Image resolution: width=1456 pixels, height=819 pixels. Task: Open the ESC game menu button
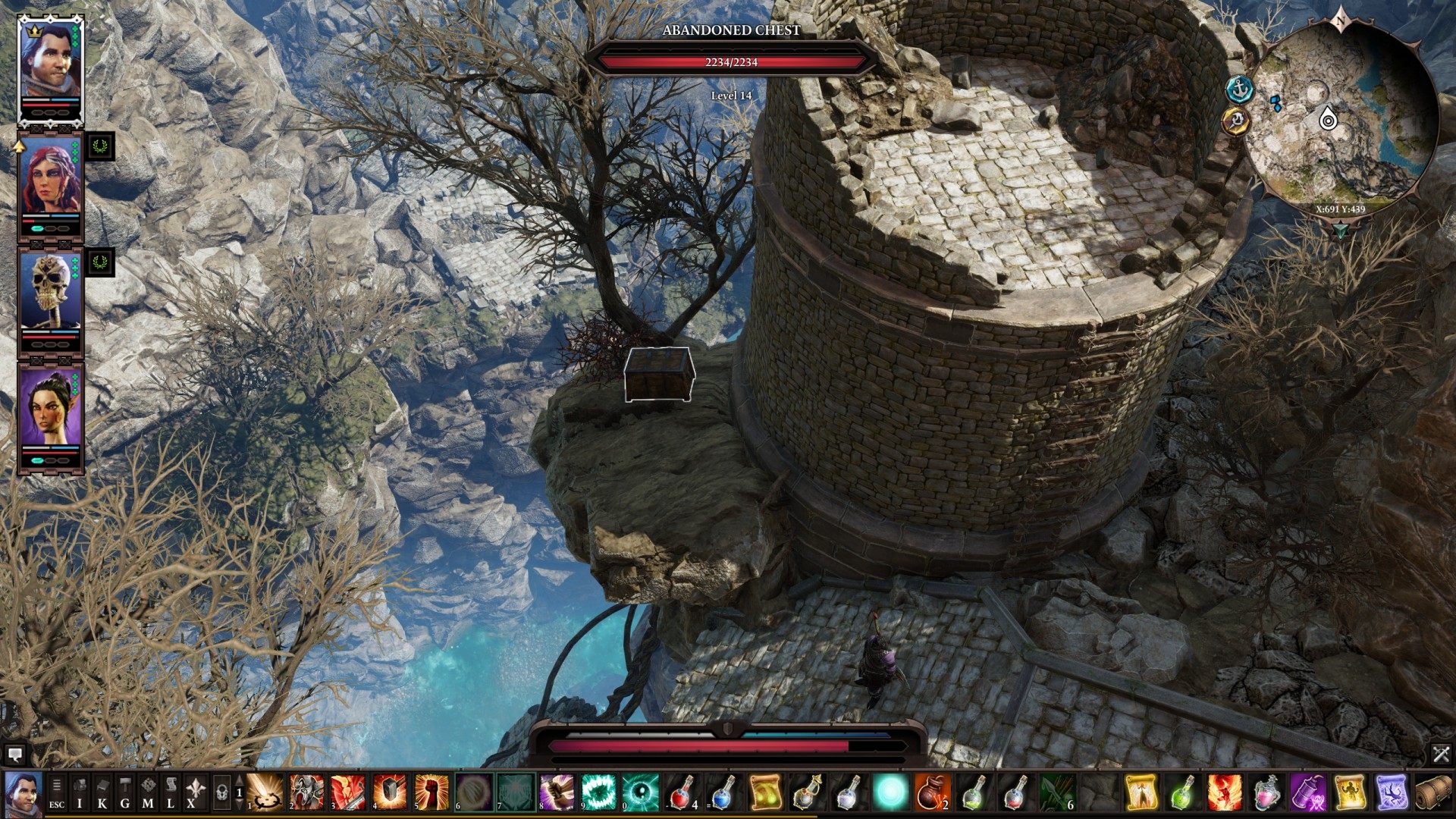(57, 792)
